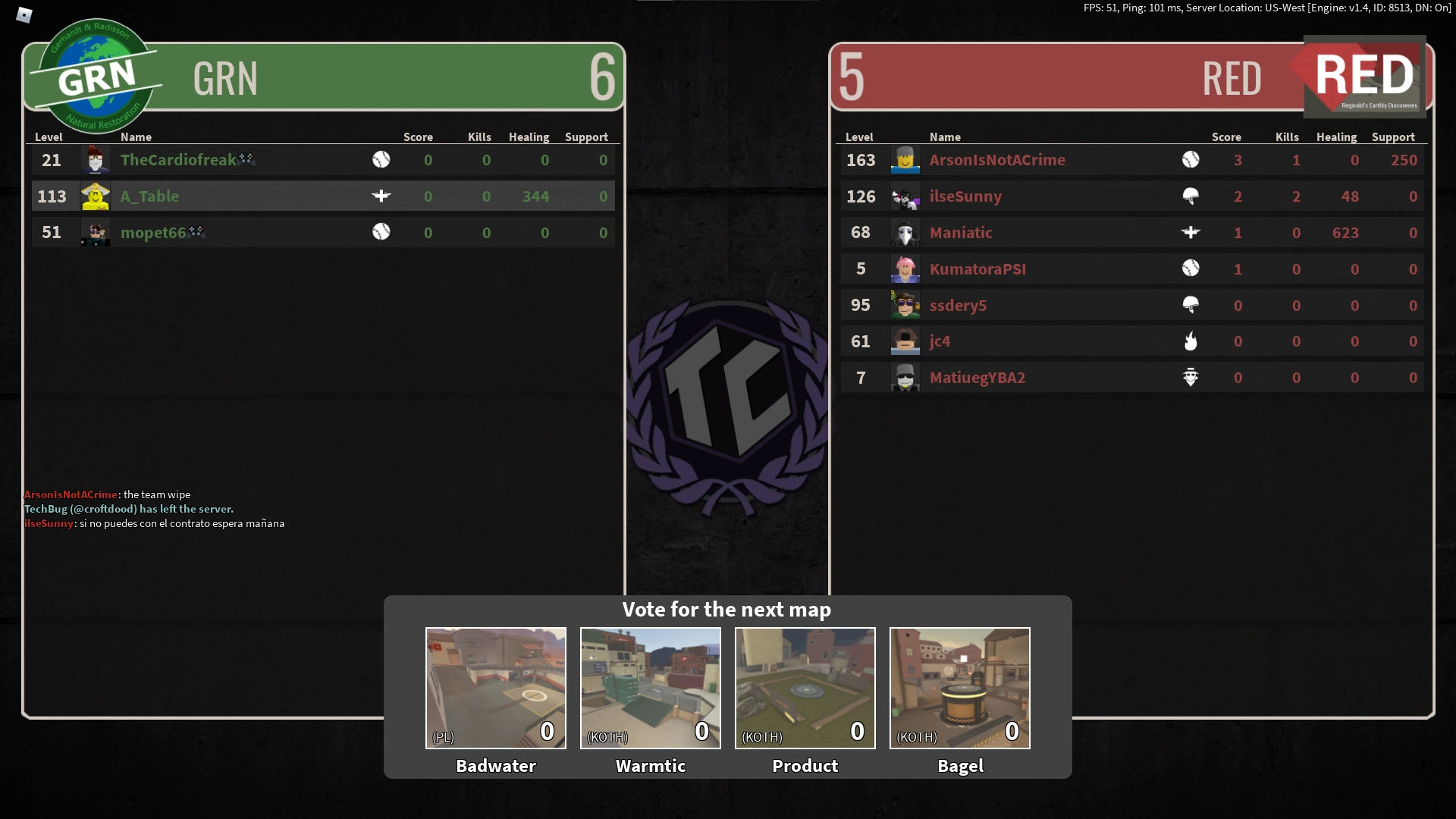Select ilseSunny's chat message in the chat log

point(155,523)
